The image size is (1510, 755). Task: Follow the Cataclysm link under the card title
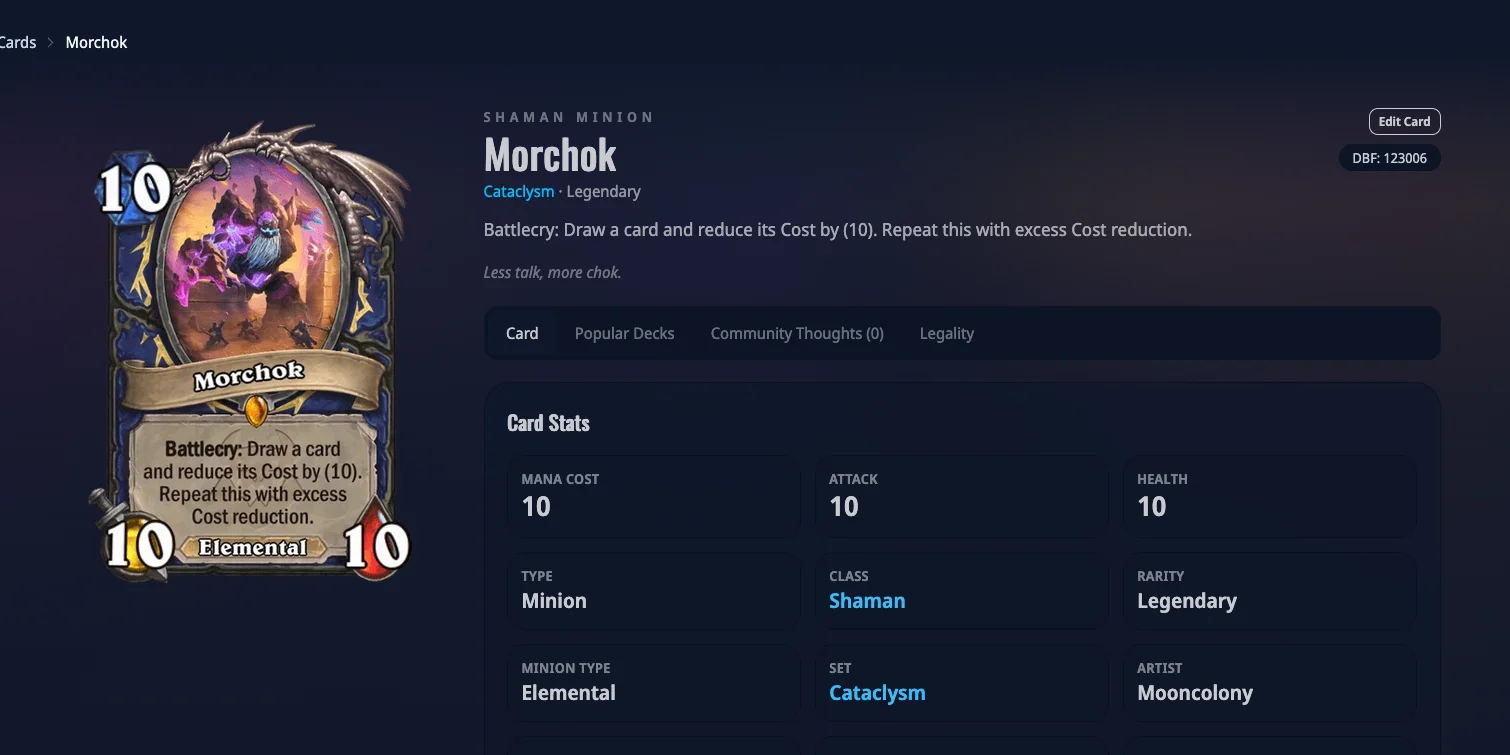pos(518,192)
